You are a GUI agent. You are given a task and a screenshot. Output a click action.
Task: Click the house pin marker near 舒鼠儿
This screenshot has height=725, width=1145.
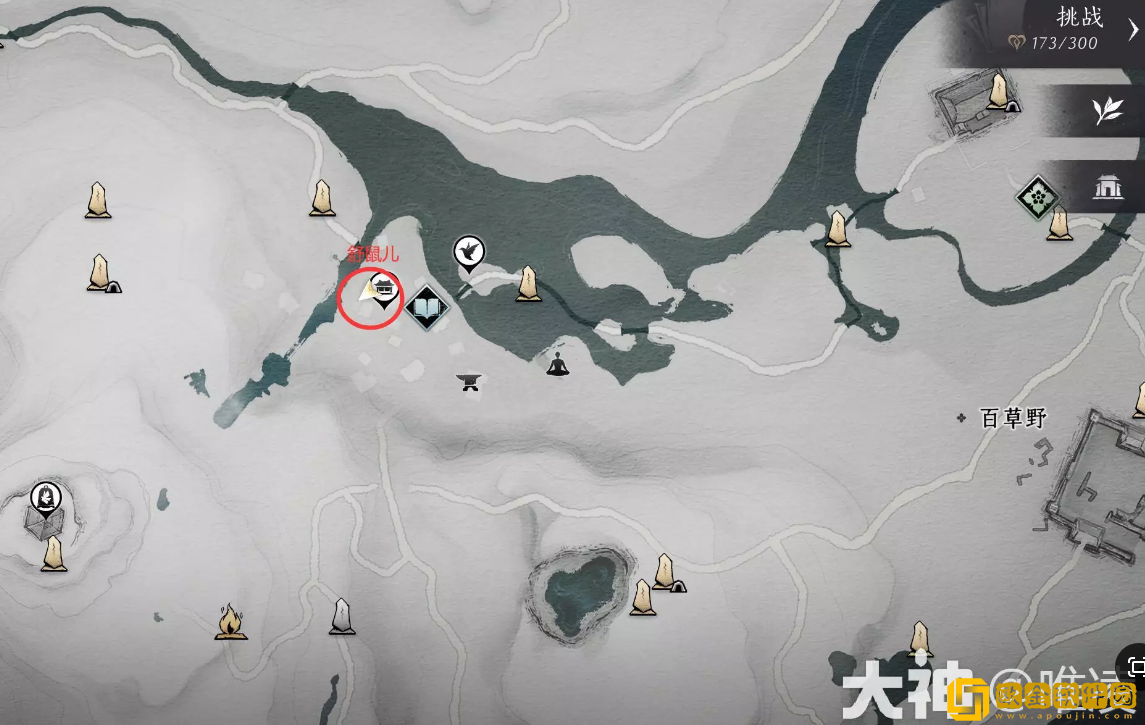click(384, 290)
